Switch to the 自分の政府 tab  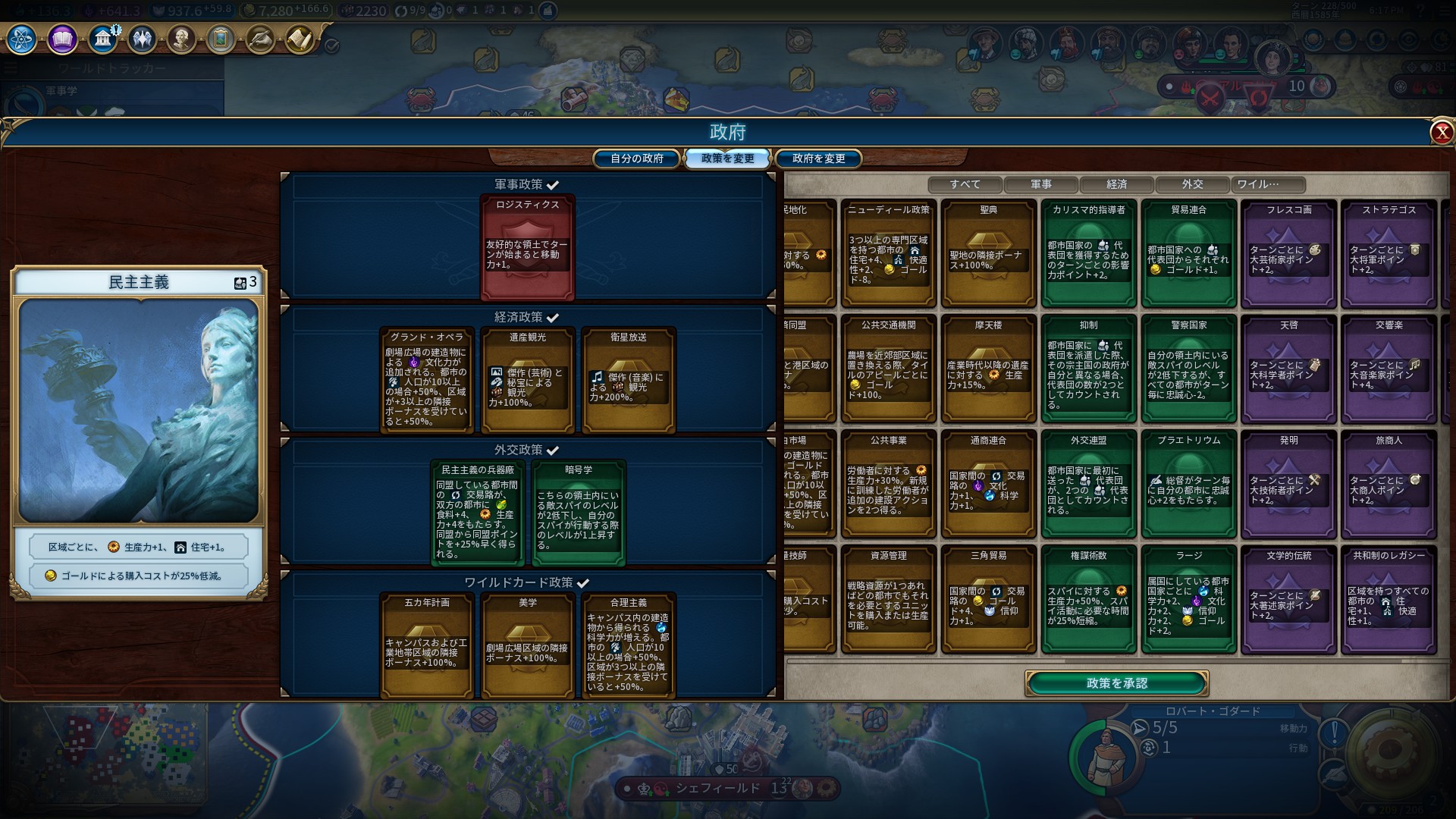[637, 158]
